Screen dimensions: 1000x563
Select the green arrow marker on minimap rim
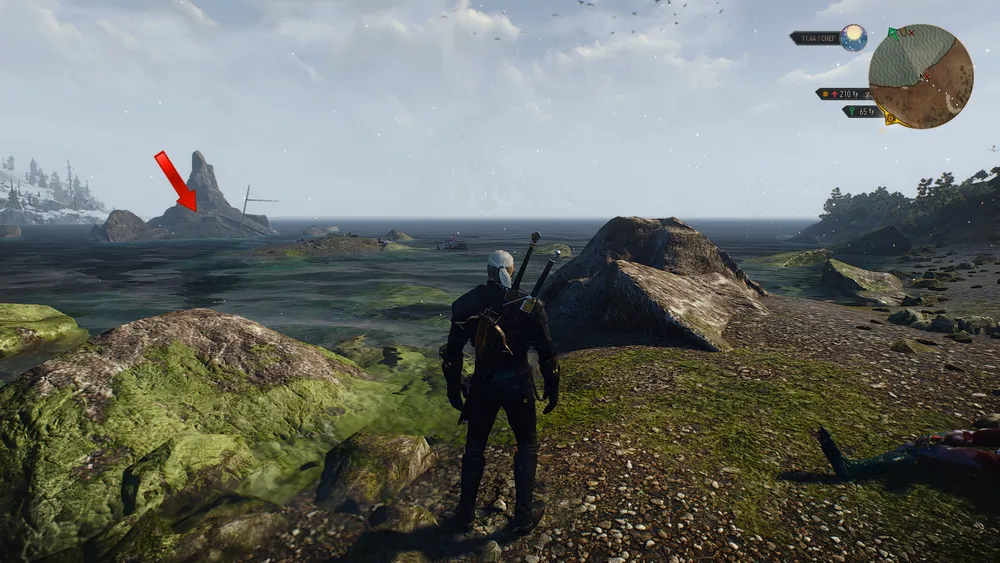893,33
